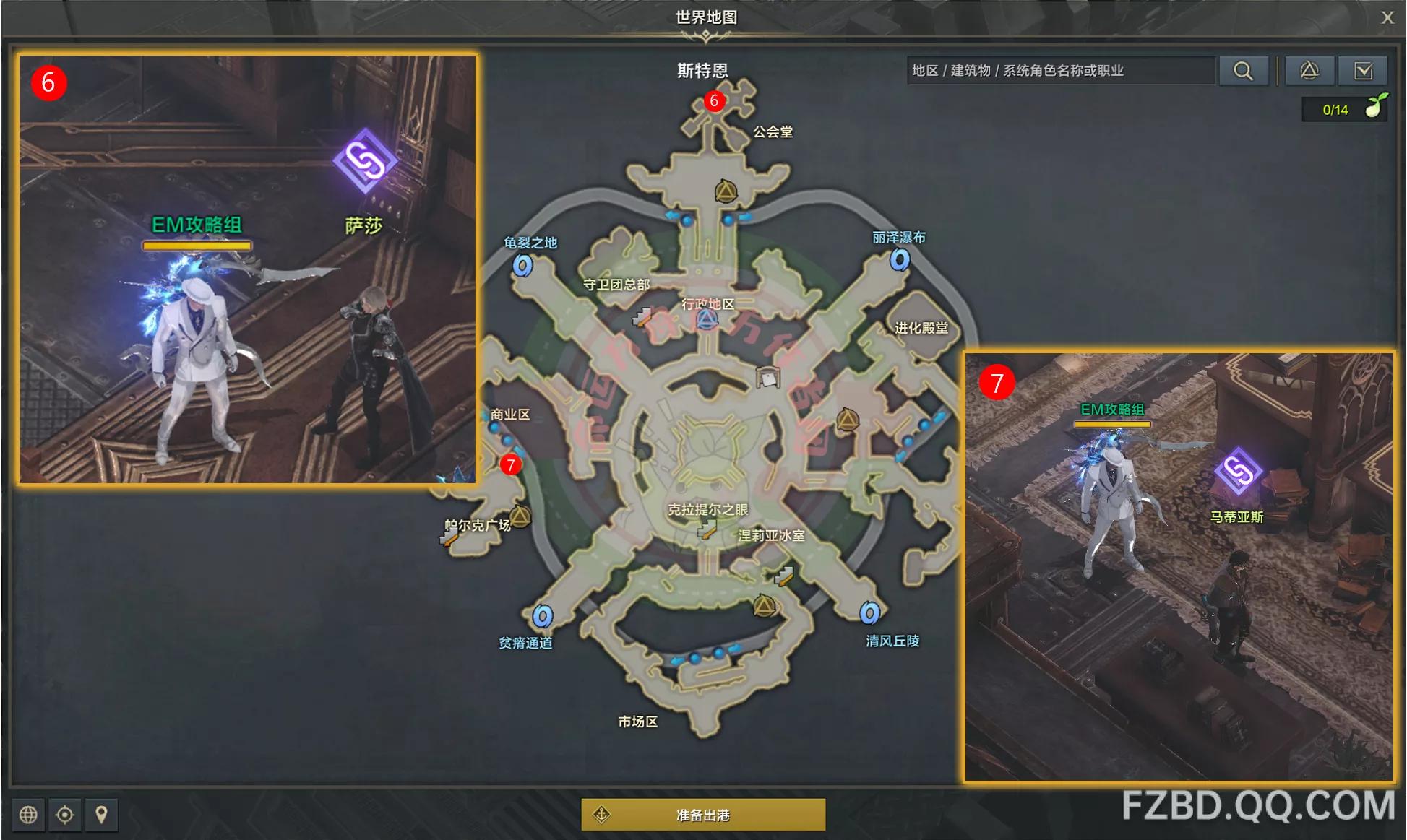The image size is (1407, 840).
Task: Choose the 贫瘠通道 portal marker
Action: click(542, 616)
